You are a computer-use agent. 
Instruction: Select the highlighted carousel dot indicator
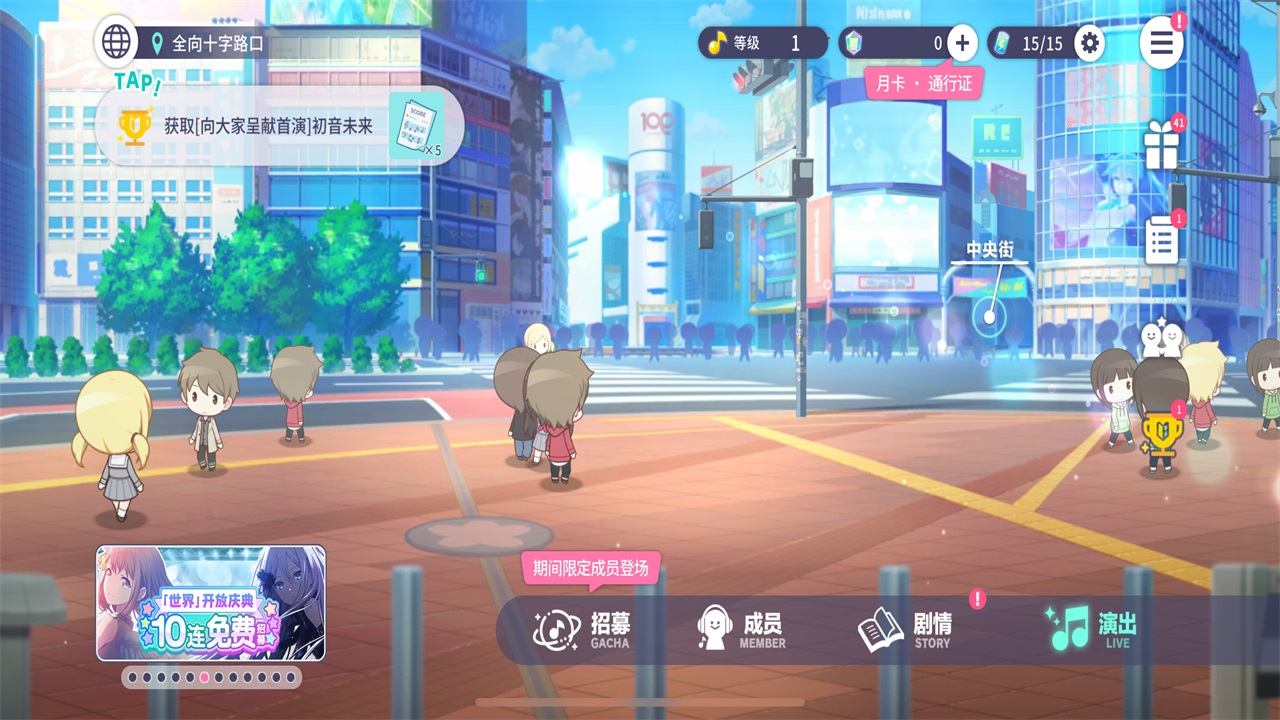click(202, 677)
